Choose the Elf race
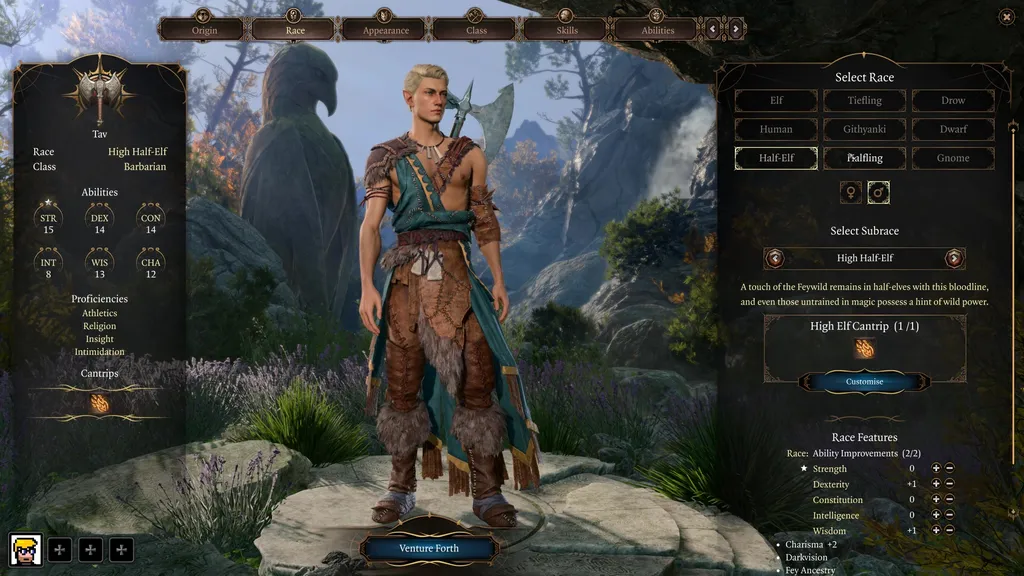Image resolution: width=1024 pixels, height=576 pixels. tap(776, 101)
